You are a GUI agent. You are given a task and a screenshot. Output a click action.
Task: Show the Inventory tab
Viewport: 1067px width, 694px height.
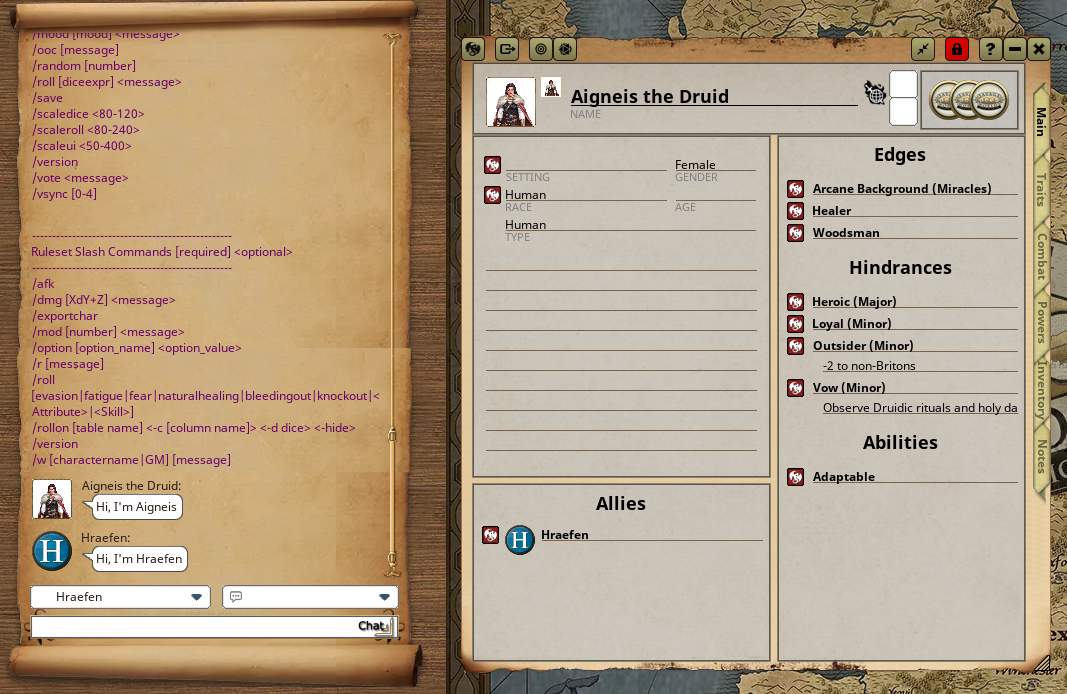(x=1041, y=390)
